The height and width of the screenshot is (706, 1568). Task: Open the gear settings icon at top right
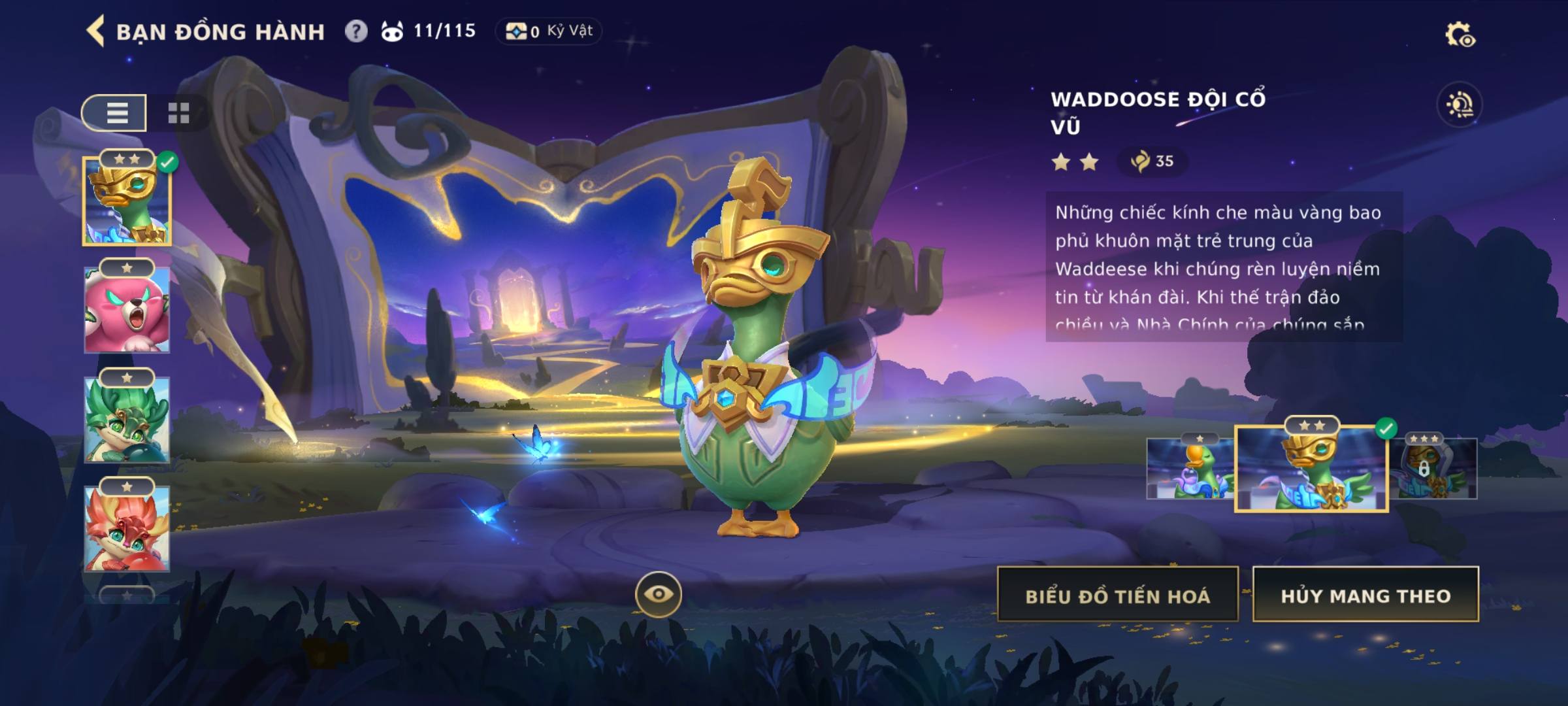click(1459, 35)
